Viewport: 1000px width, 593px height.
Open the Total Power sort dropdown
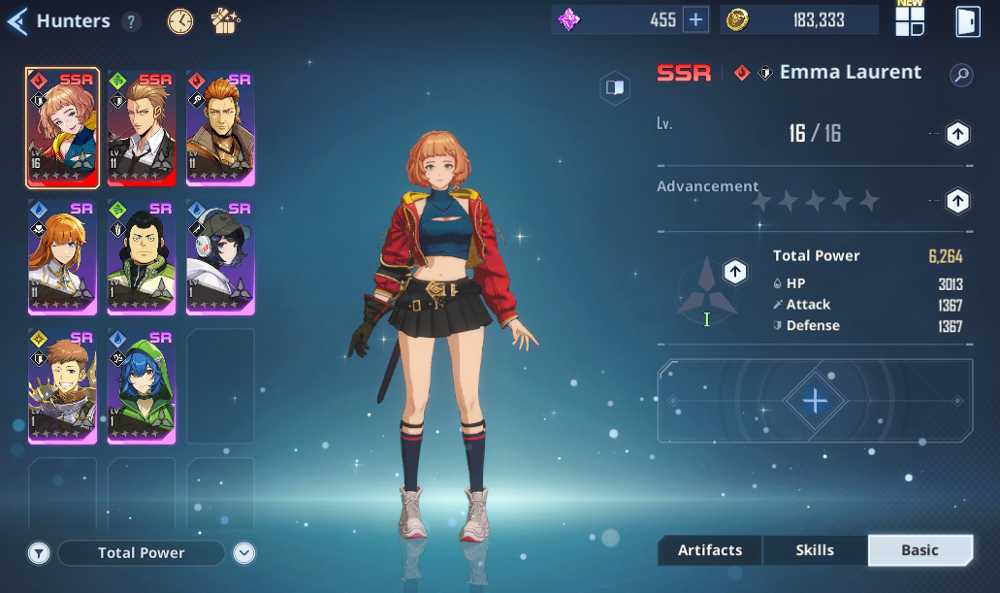[x=245, y=553]
